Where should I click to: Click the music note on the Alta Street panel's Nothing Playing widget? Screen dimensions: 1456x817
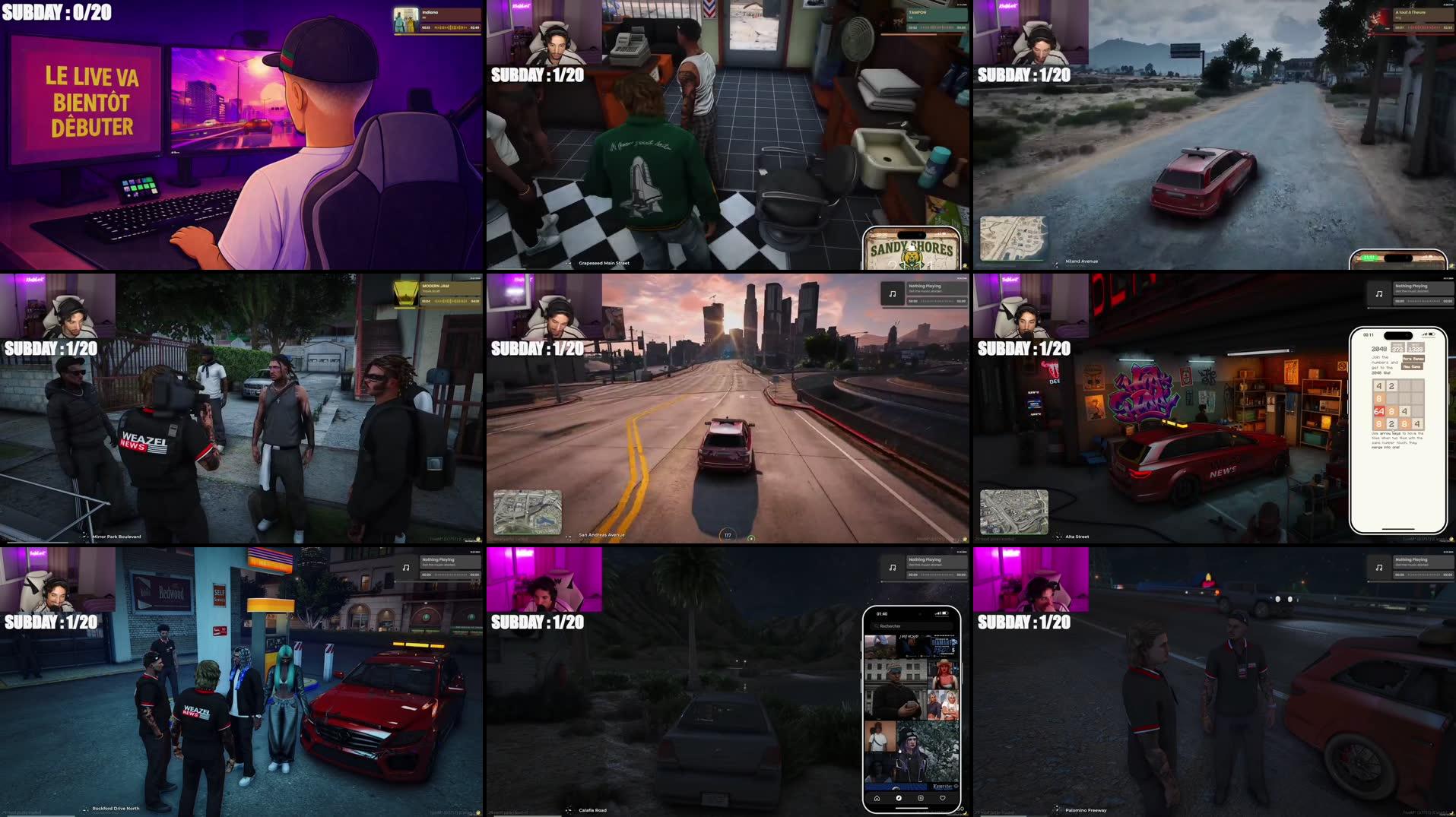tap(1379, 294)
